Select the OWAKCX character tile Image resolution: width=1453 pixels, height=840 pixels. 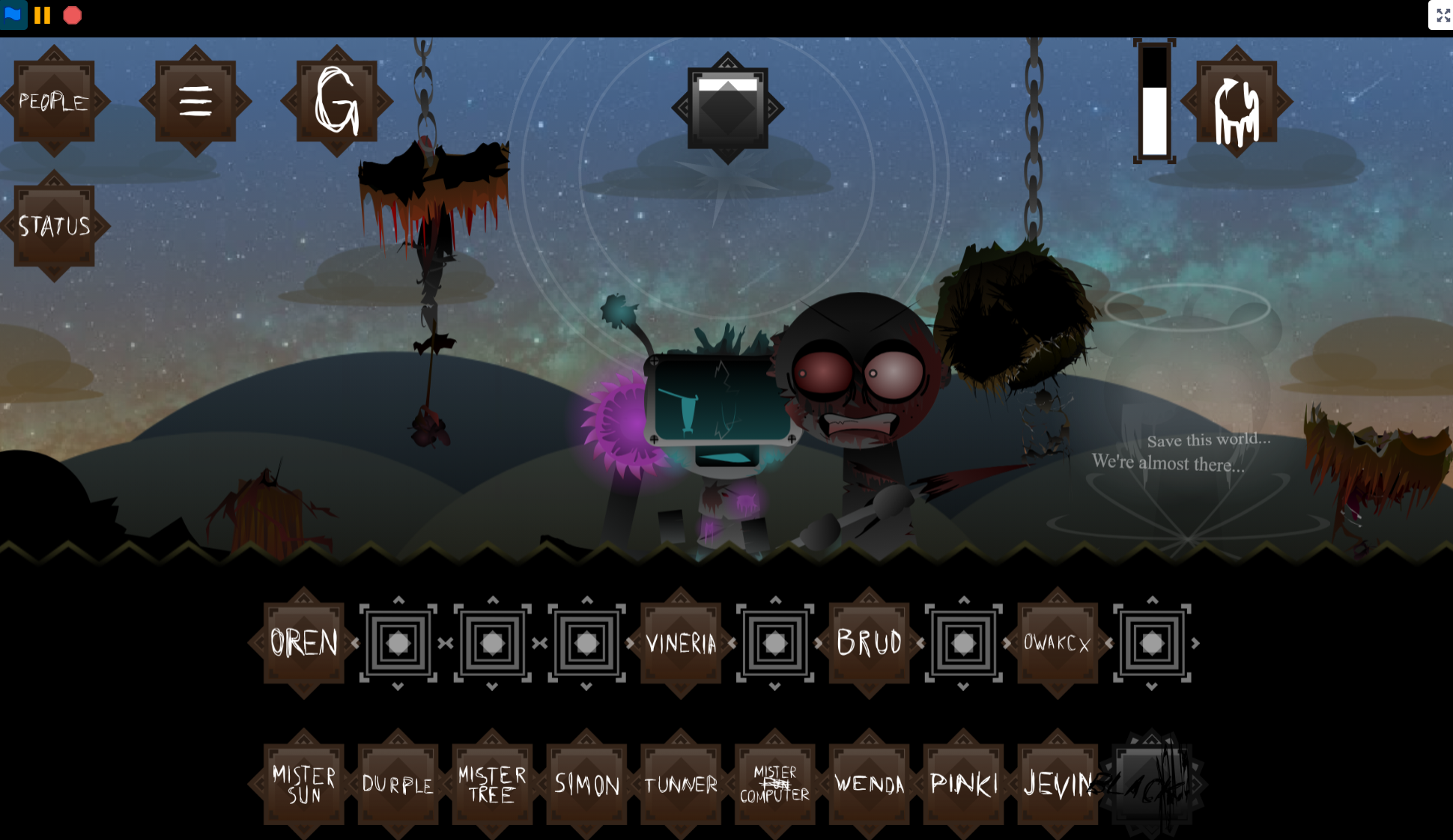[x=1057, y=642]
